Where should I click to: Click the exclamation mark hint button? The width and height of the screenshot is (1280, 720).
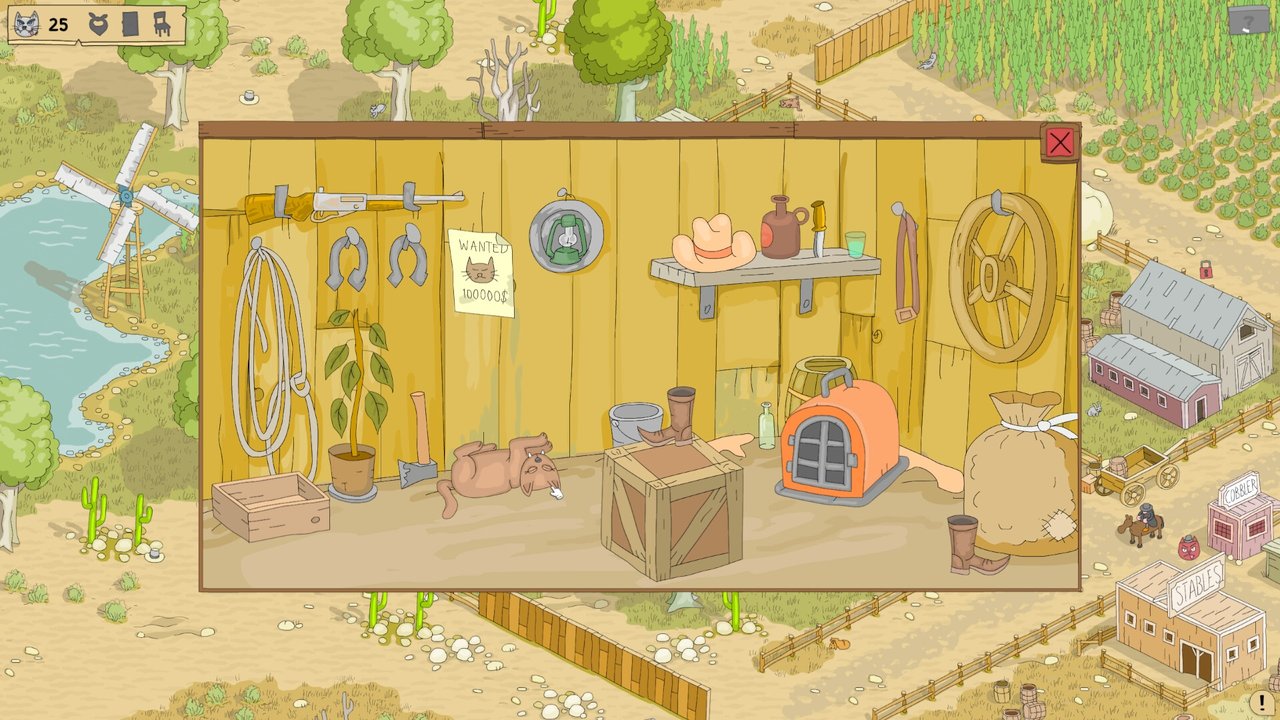coord(1258,703)
